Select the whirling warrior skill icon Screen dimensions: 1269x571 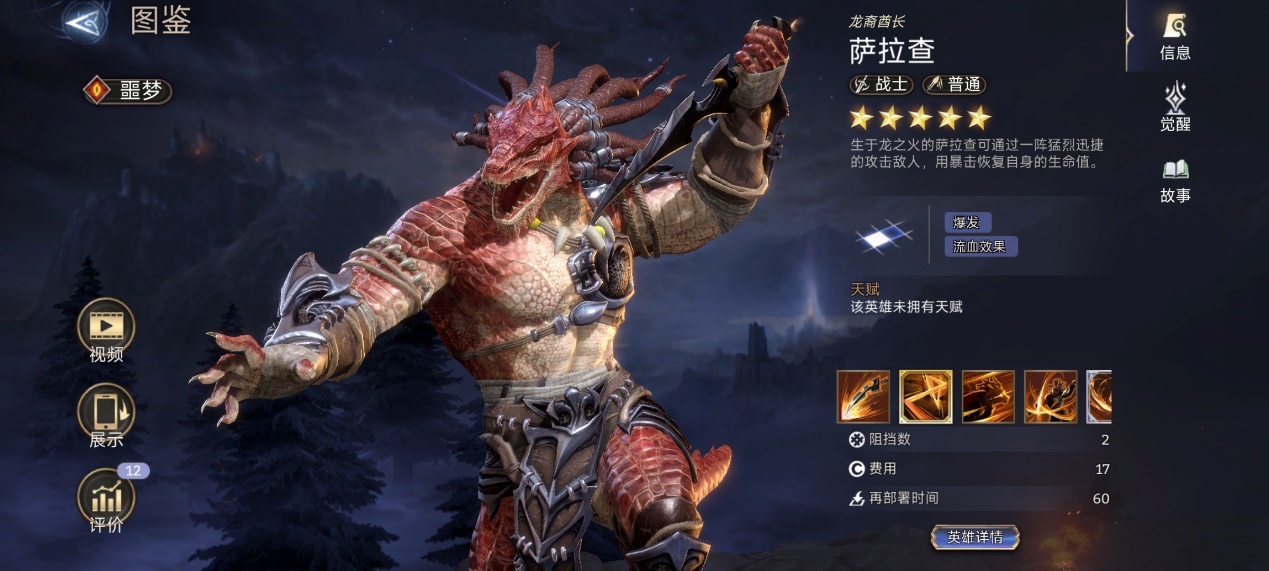point(1050,396)
